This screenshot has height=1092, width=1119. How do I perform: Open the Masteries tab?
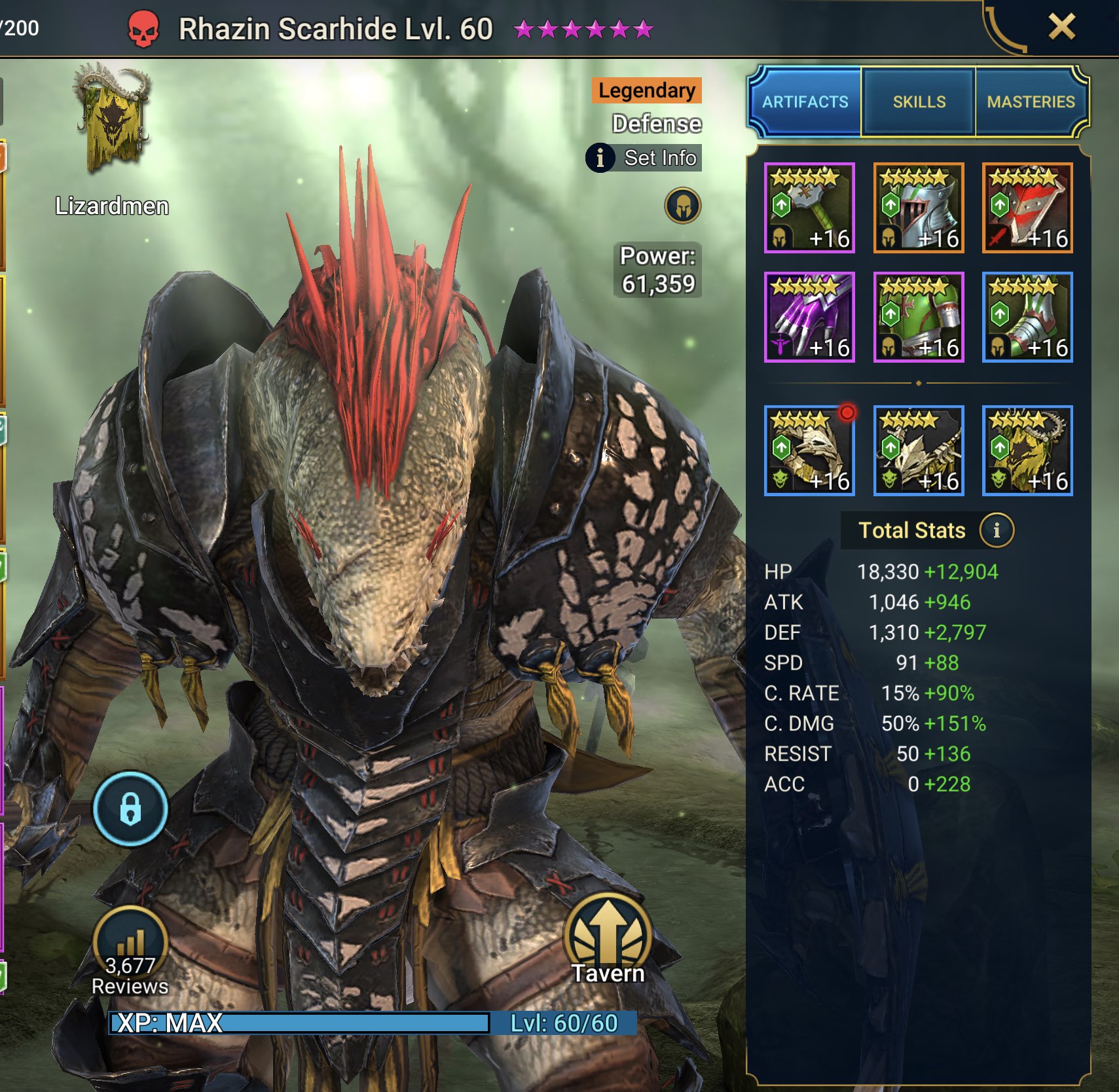click(1031, 101)
